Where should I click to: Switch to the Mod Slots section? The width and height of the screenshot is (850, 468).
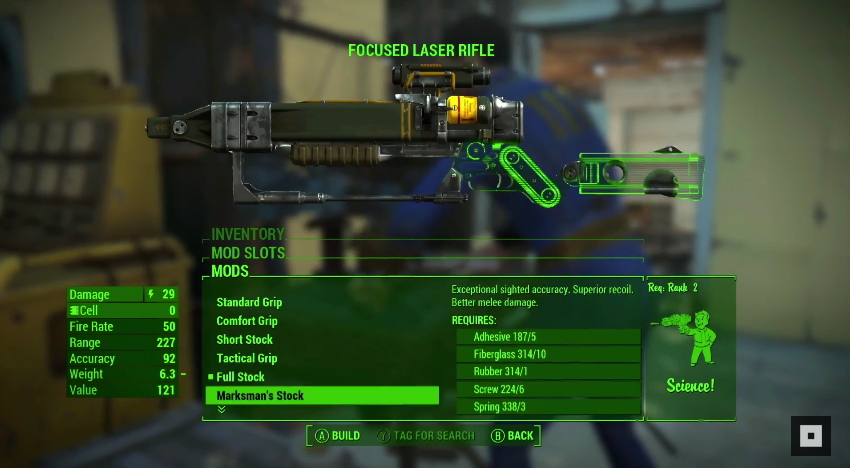pos(248,253)
